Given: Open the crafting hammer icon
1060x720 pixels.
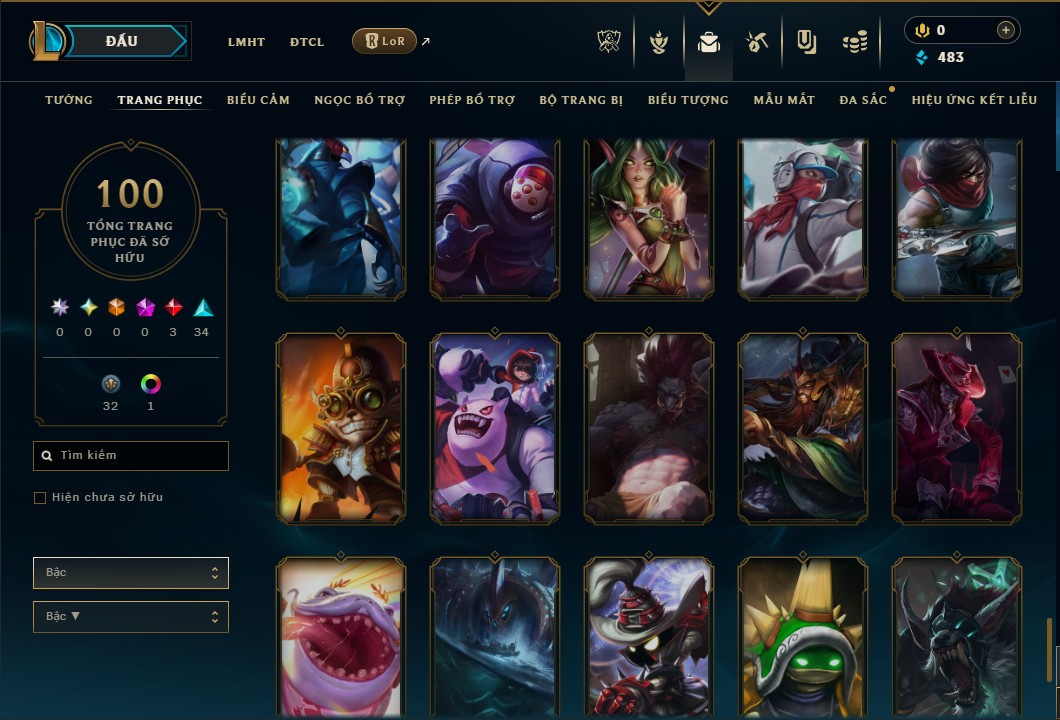Looking at the screenshot, I should click(x=756, y=42).
